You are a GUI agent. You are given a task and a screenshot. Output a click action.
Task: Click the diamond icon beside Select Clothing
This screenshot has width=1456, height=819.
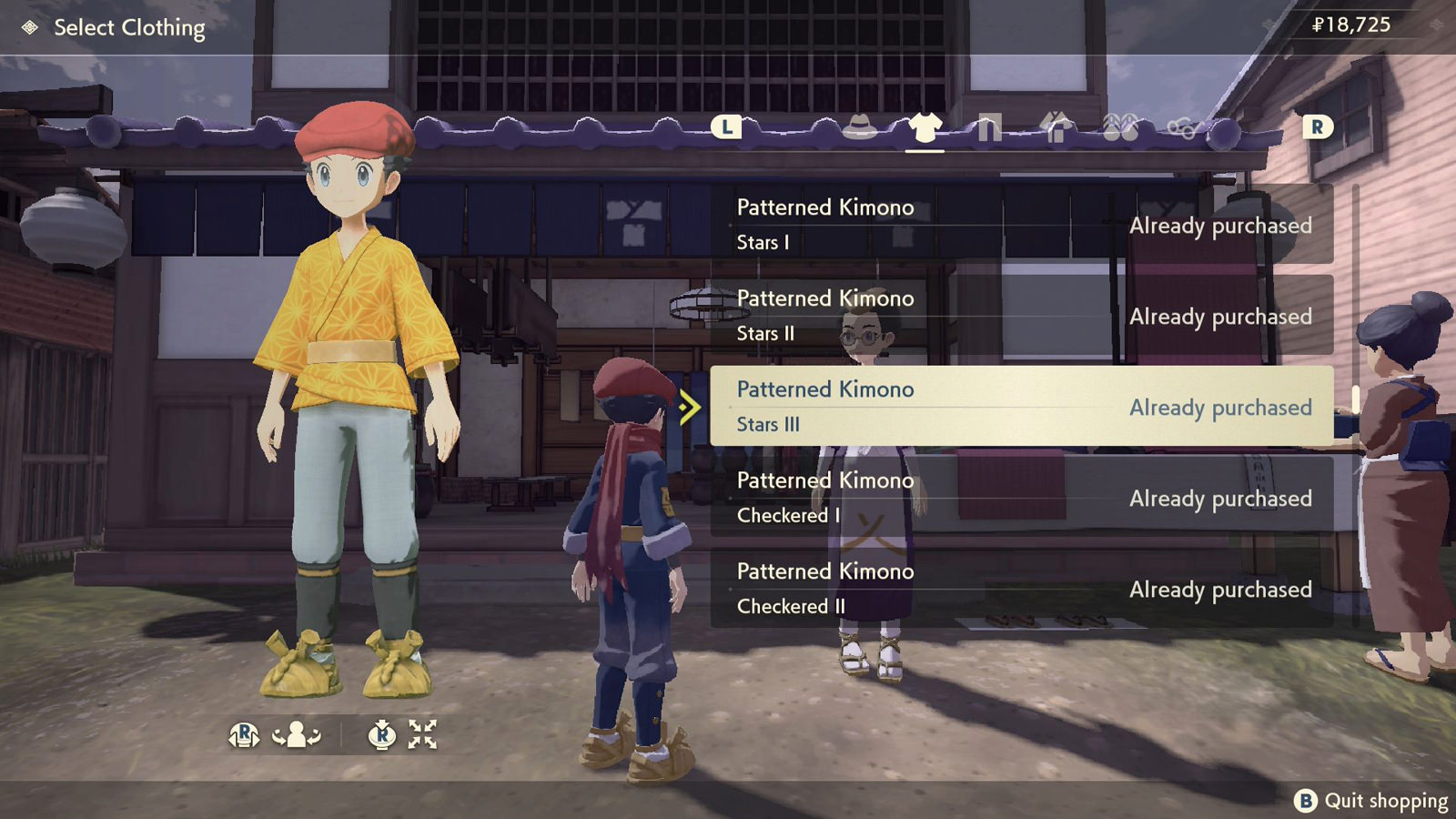pos(27,28)
